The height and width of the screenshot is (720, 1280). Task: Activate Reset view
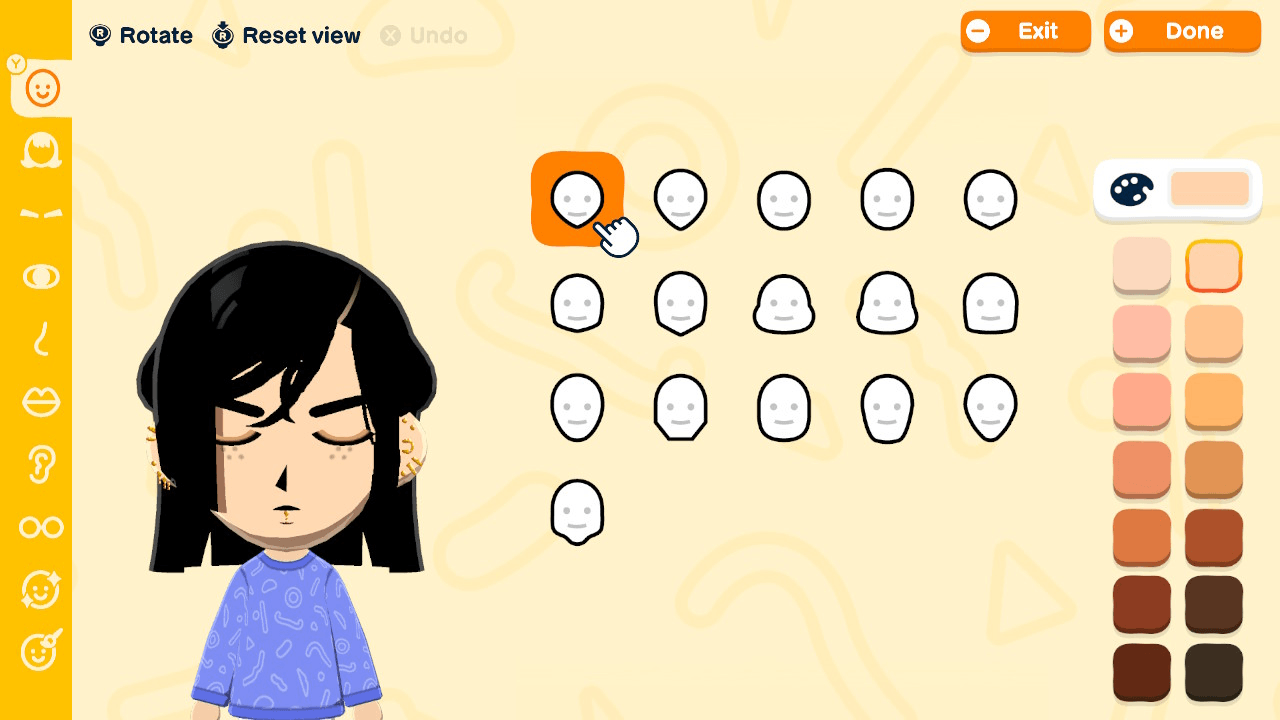point(285,36)
